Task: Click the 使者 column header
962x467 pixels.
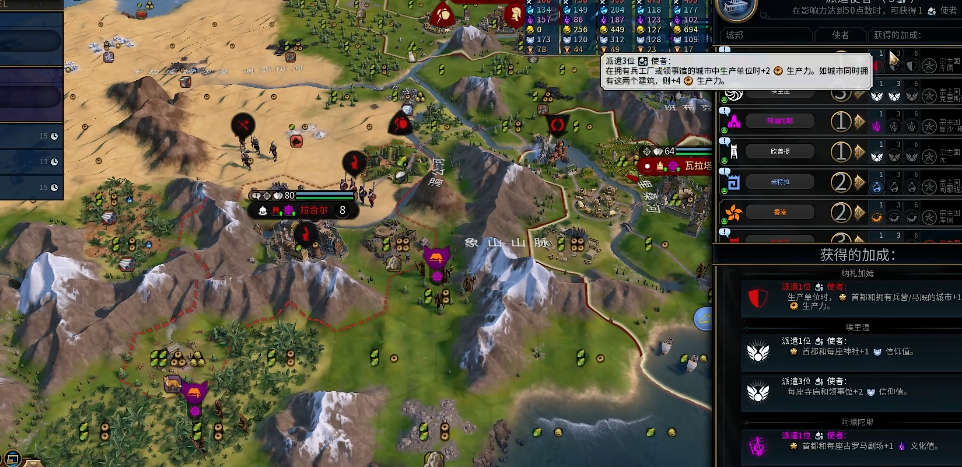Action: point(839,36)
